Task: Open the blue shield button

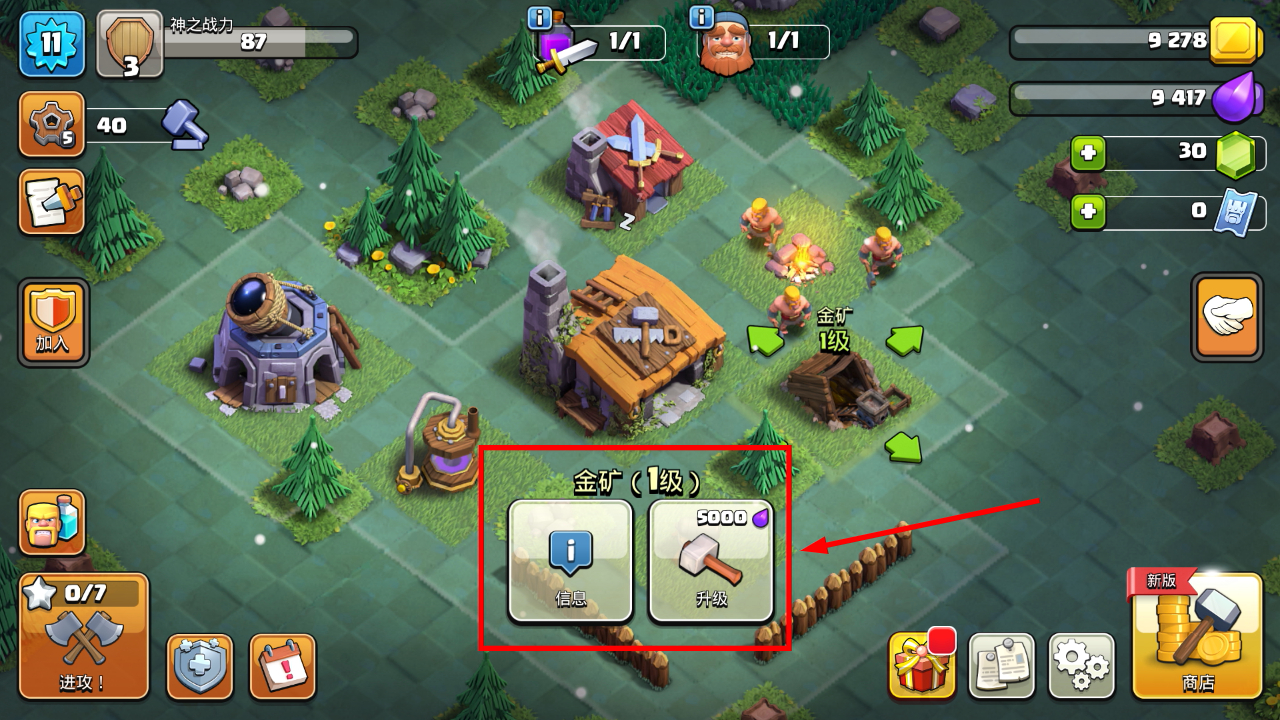Action: pos(199,665)
